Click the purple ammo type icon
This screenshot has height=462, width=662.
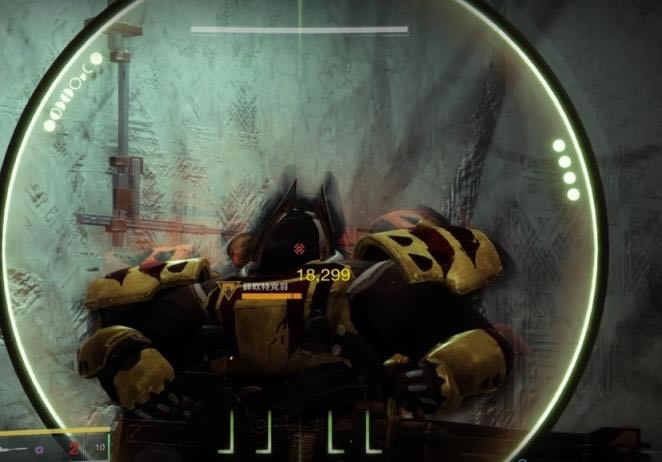pyautogui.click(x=39, y=450)
